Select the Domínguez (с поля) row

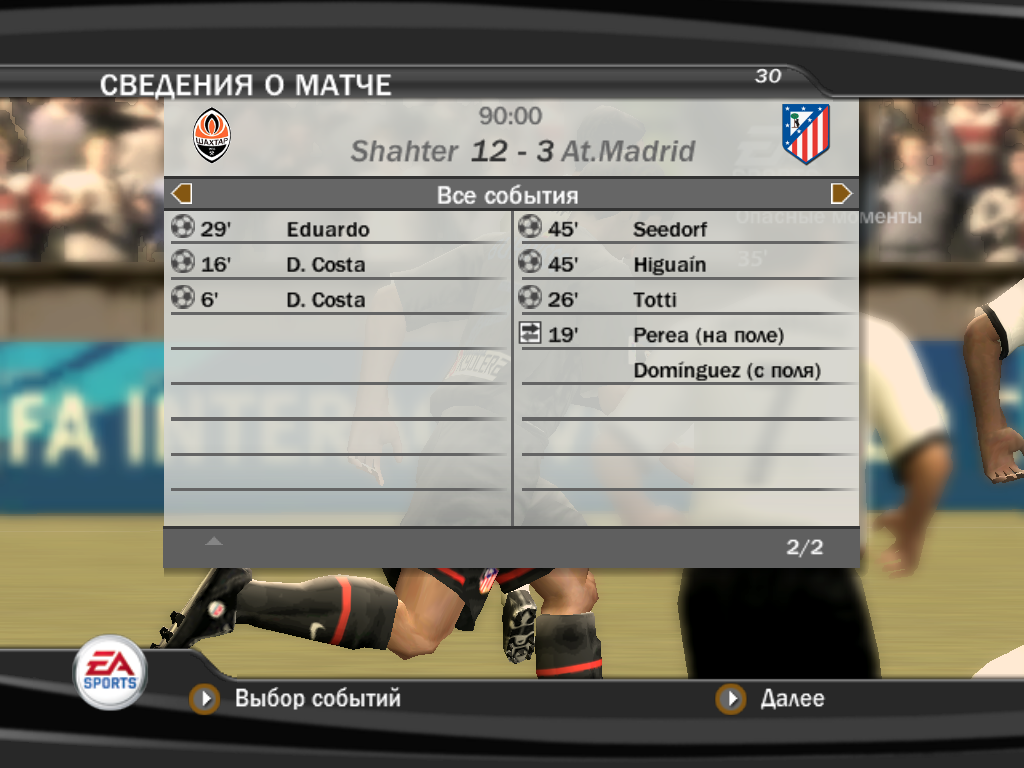pos(726,371)
